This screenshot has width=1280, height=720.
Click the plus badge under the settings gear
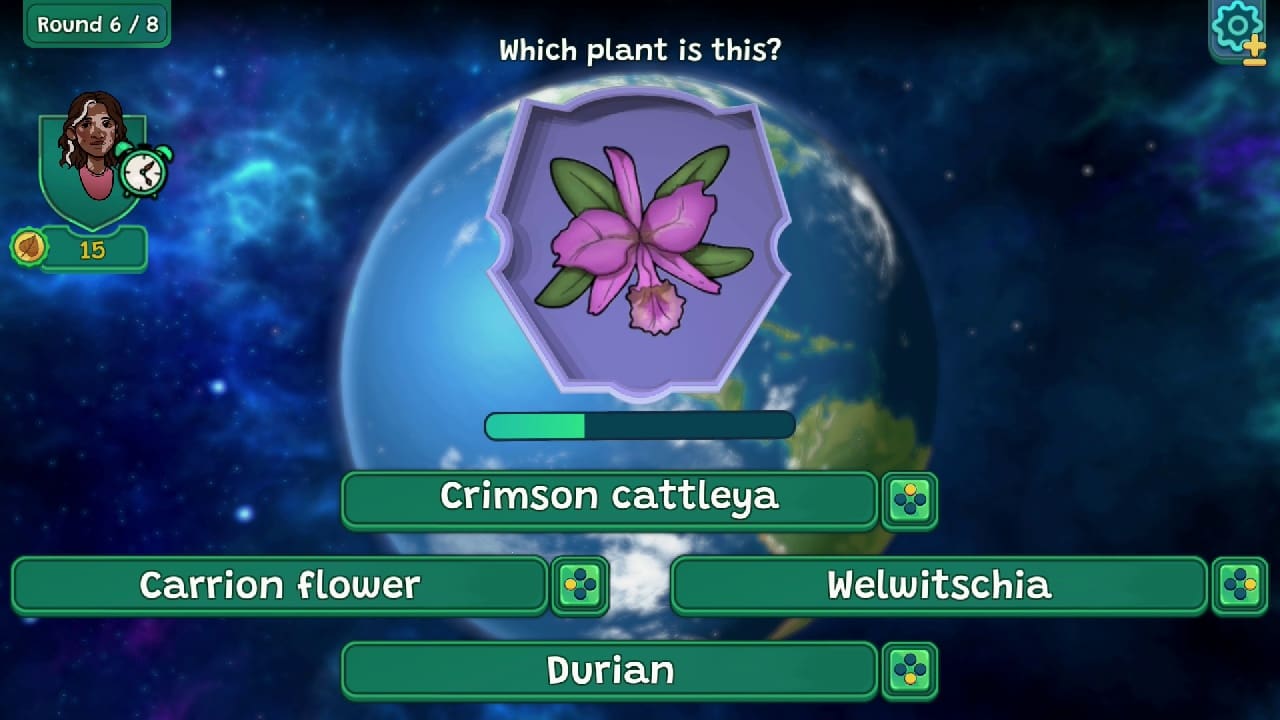click(1253, 48)
